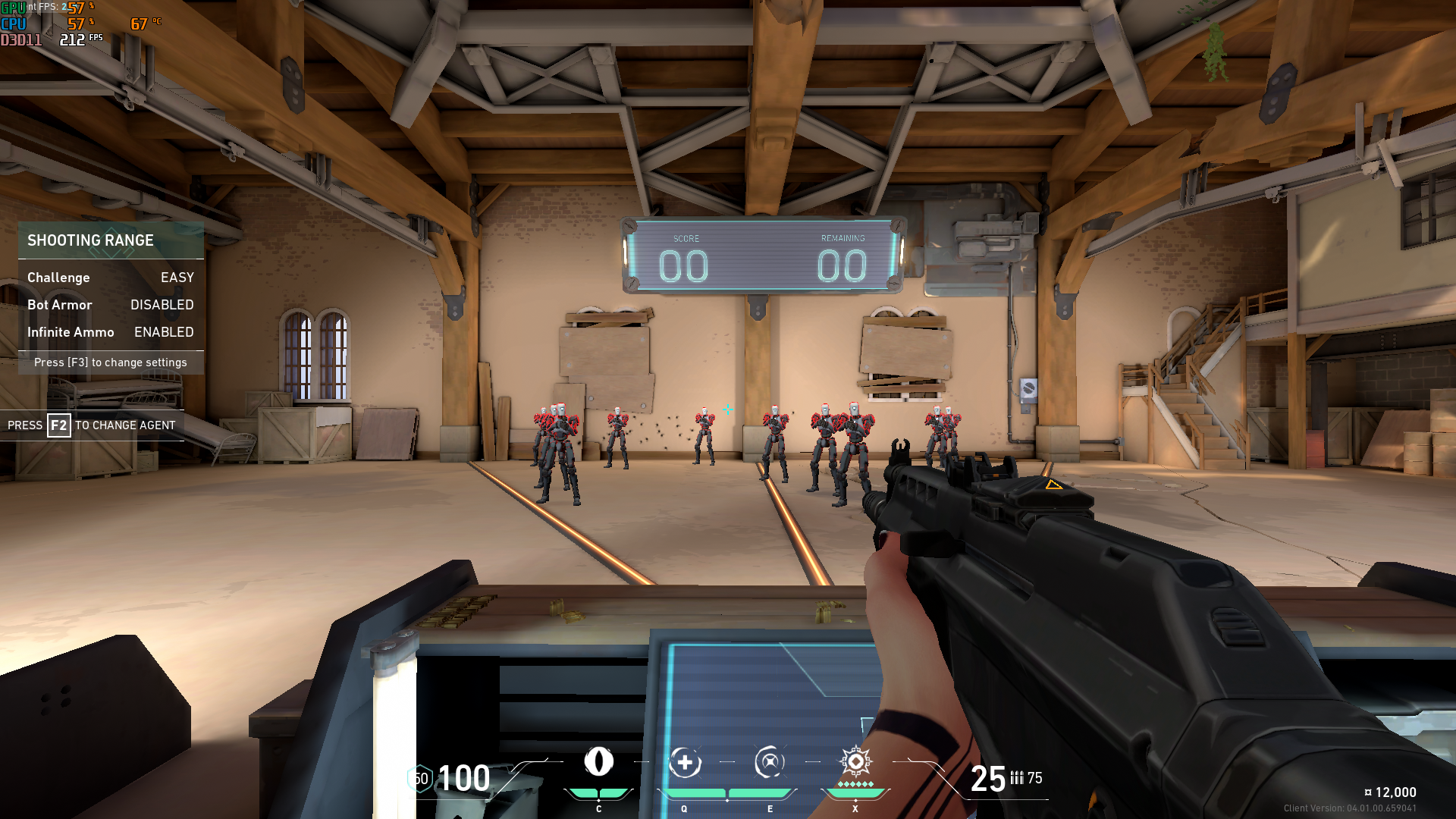This screenshot has height=819, width=1456.
Task: Trigger the swirling target E ability
Action: [x=770, y=763]
